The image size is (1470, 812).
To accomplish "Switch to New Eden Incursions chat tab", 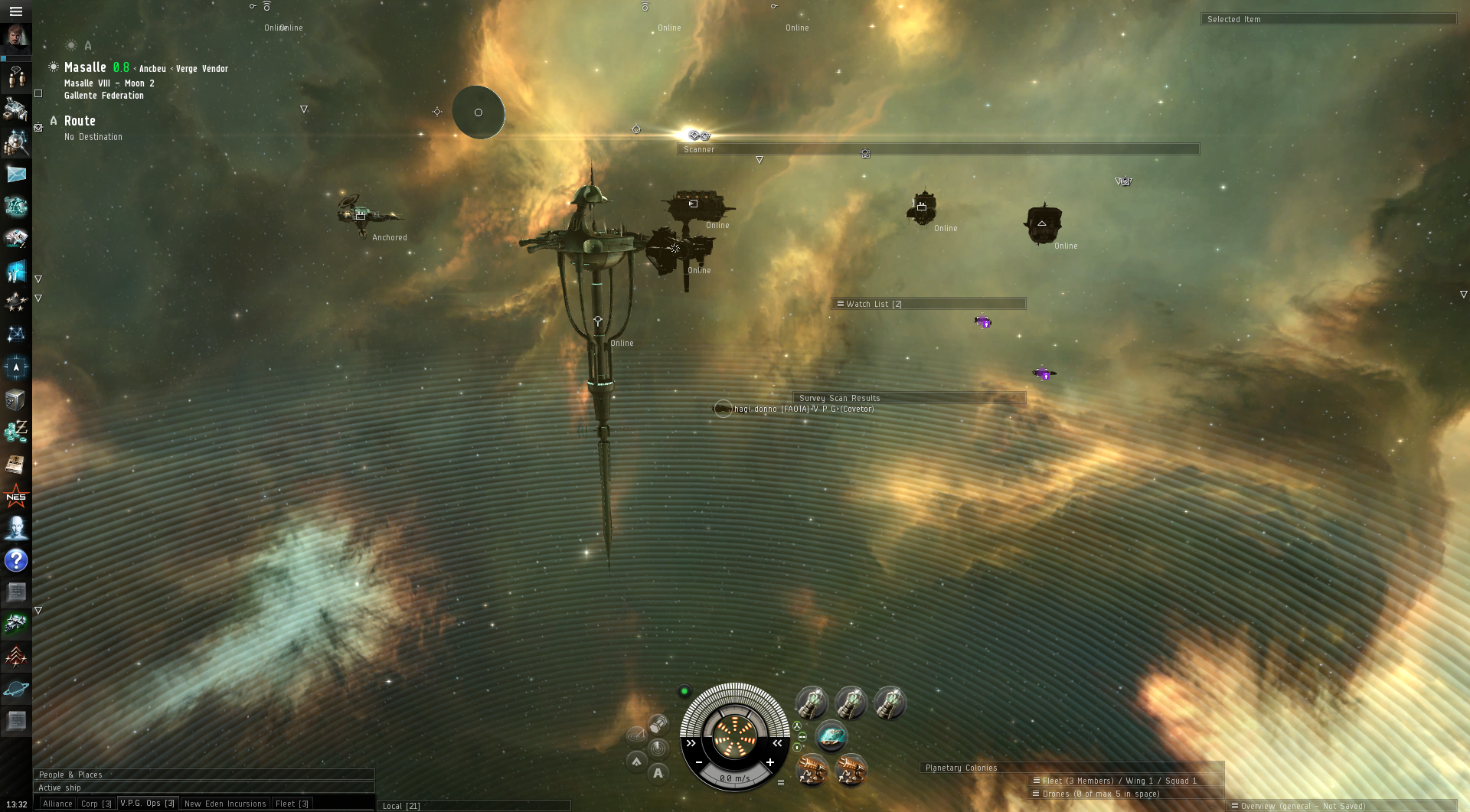I will click(x=225, y=804).
